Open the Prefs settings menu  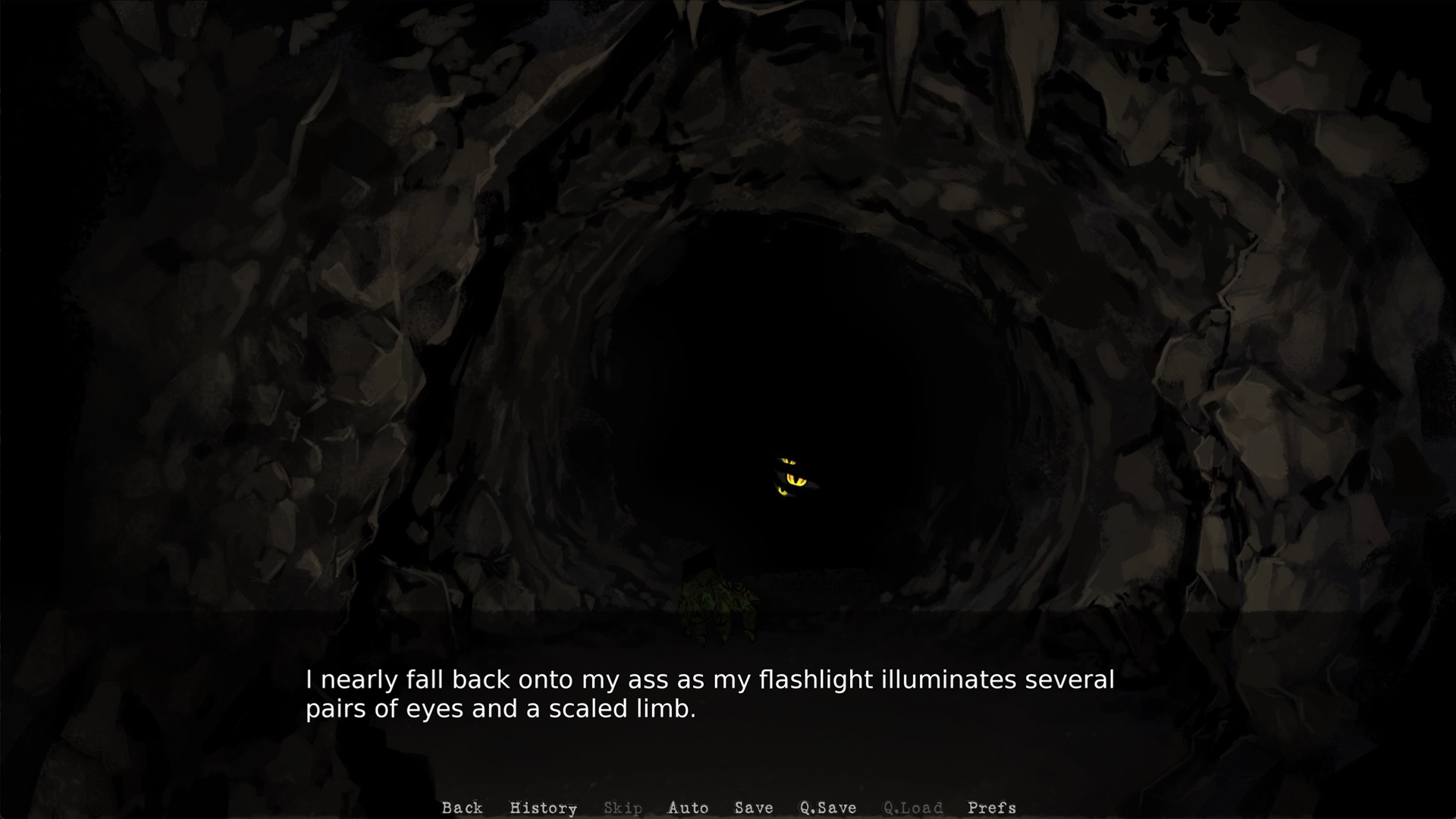tap(992, 808)
